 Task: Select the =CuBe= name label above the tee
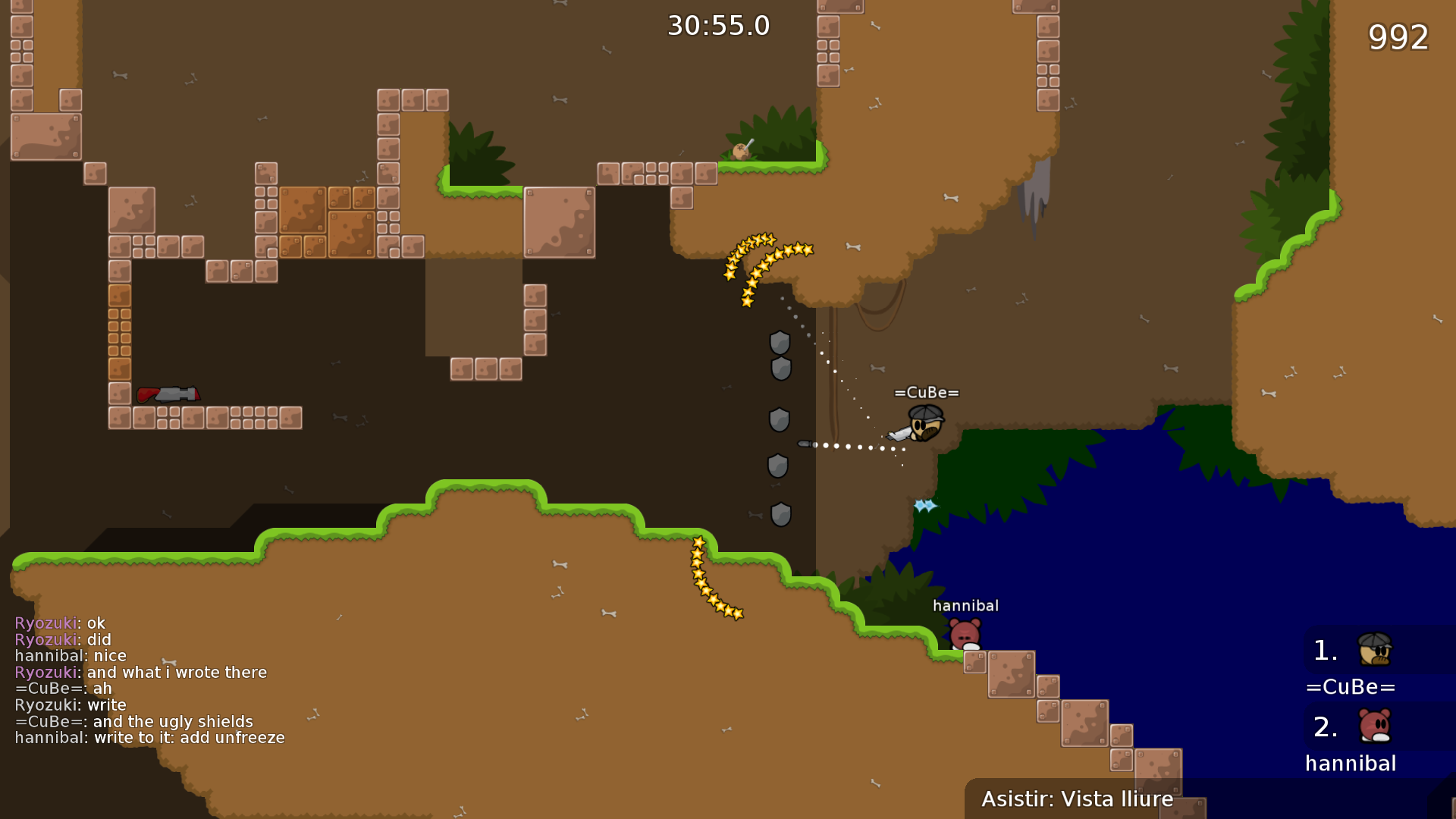coord(927,393)
